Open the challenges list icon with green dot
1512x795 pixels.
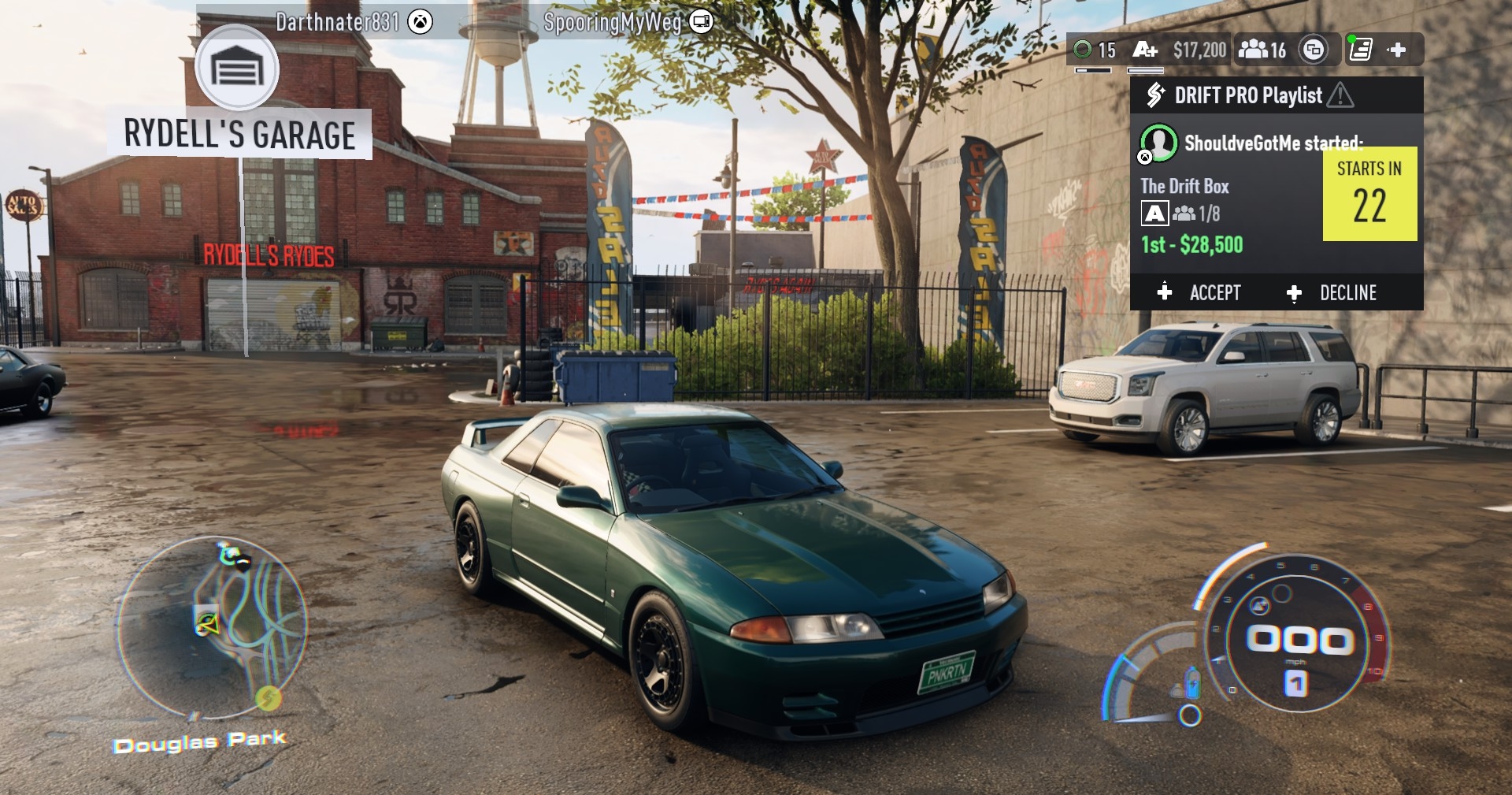click(x=1360, y=50)
